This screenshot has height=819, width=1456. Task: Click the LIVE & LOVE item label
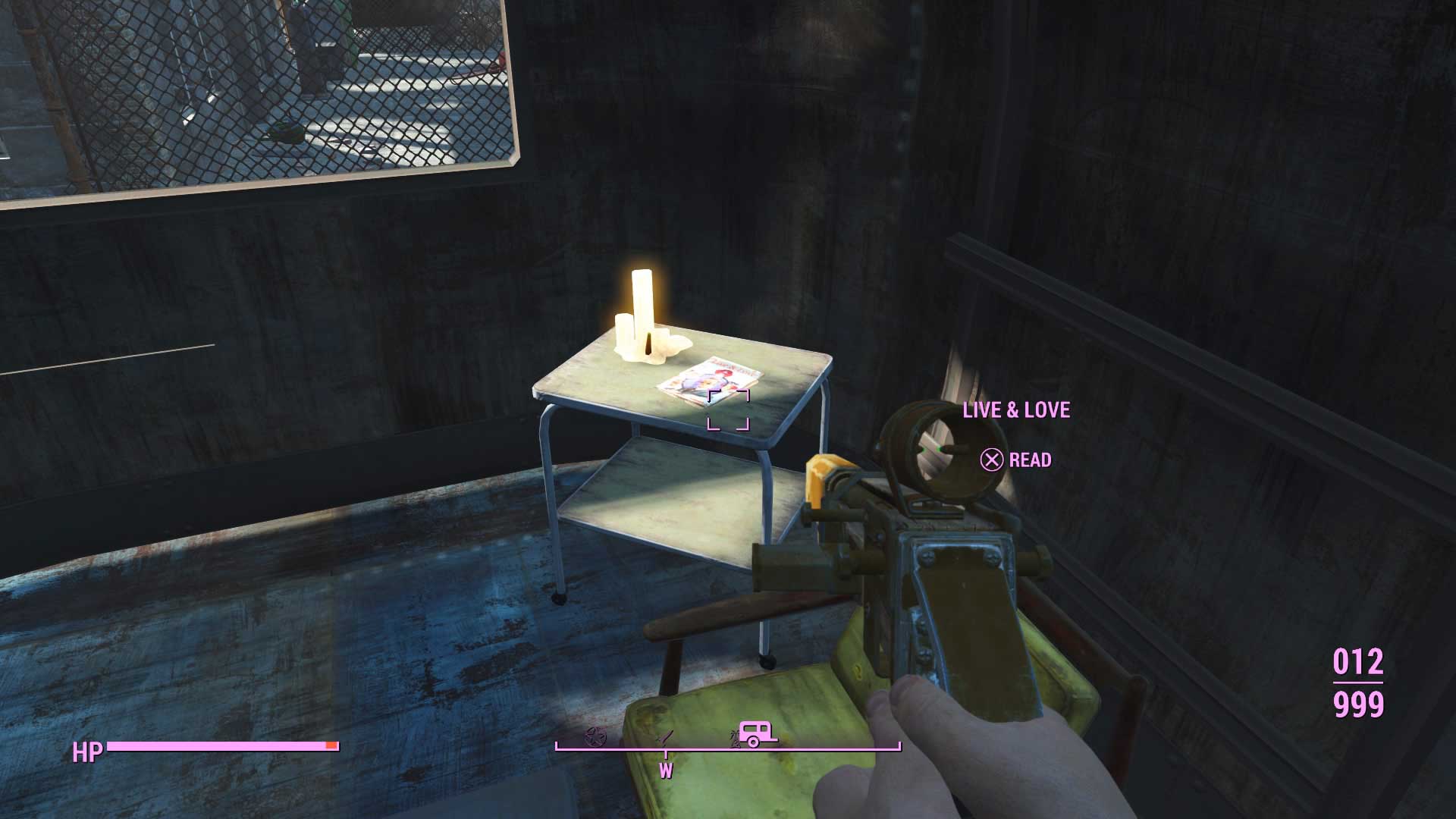[1016, 410]
